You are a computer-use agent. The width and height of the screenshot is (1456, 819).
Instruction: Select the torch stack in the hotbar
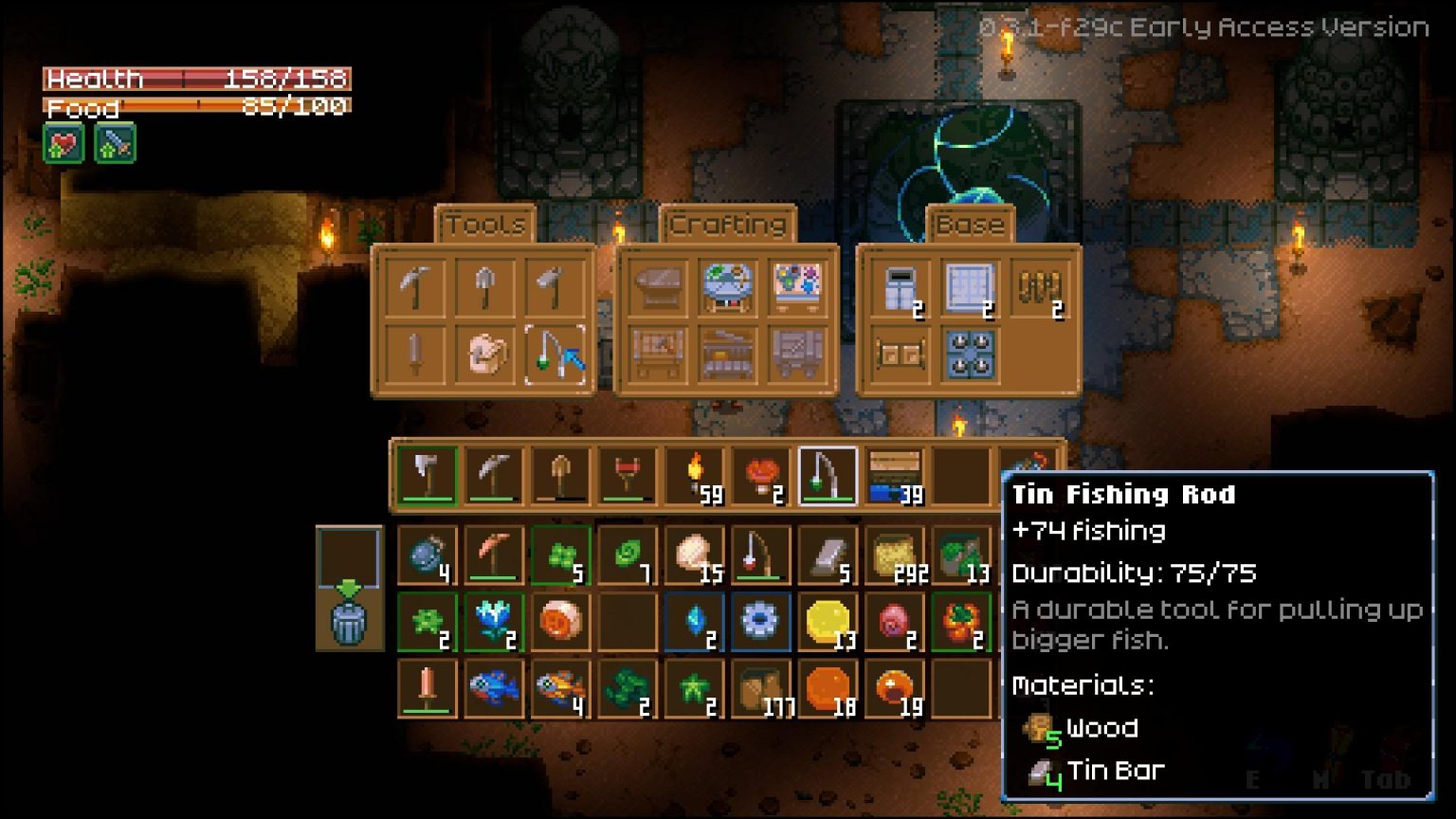click(x=697, y=472)
